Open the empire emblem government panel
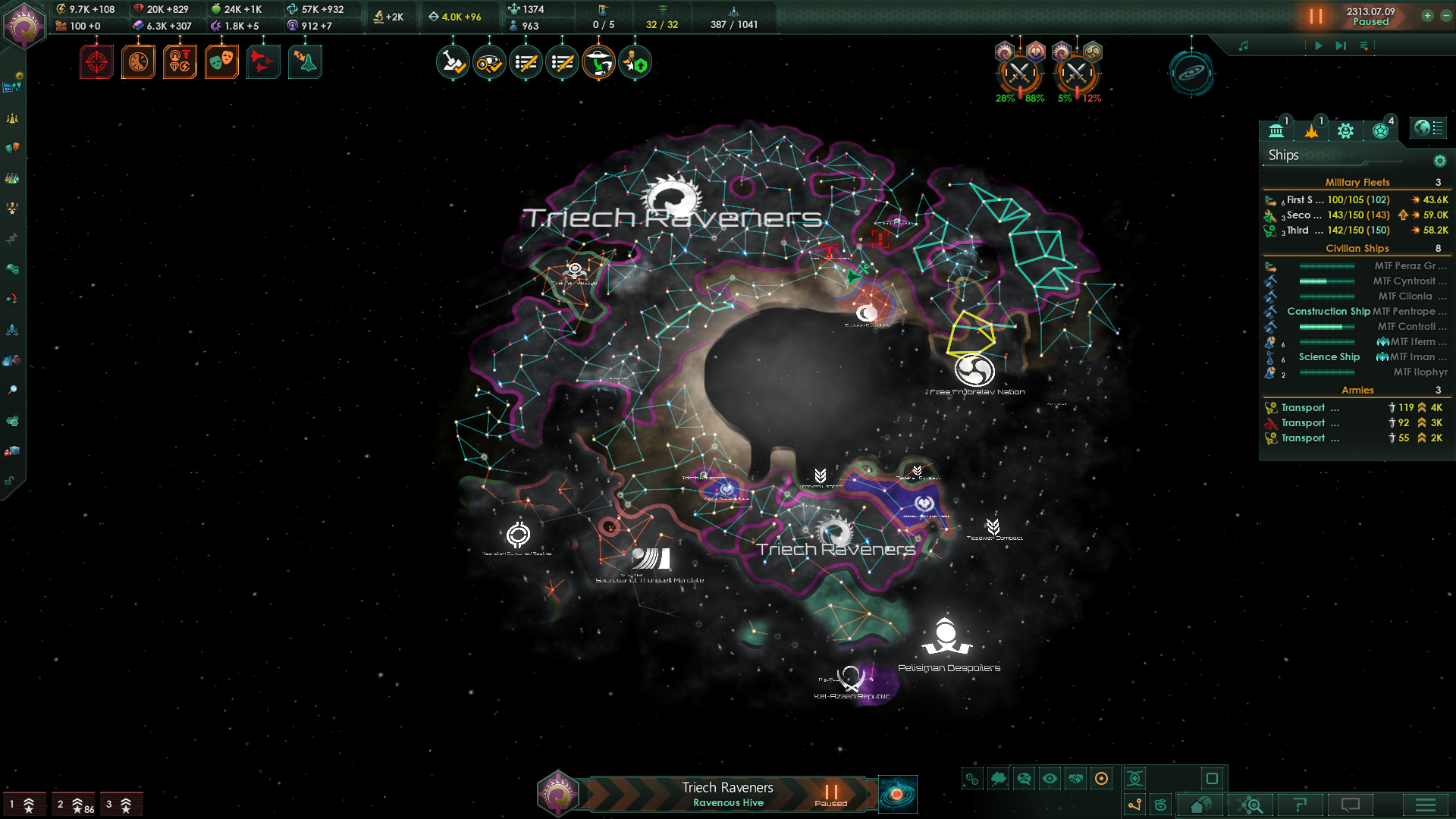Screen dimensions: 1456x819 coord(24,26)
